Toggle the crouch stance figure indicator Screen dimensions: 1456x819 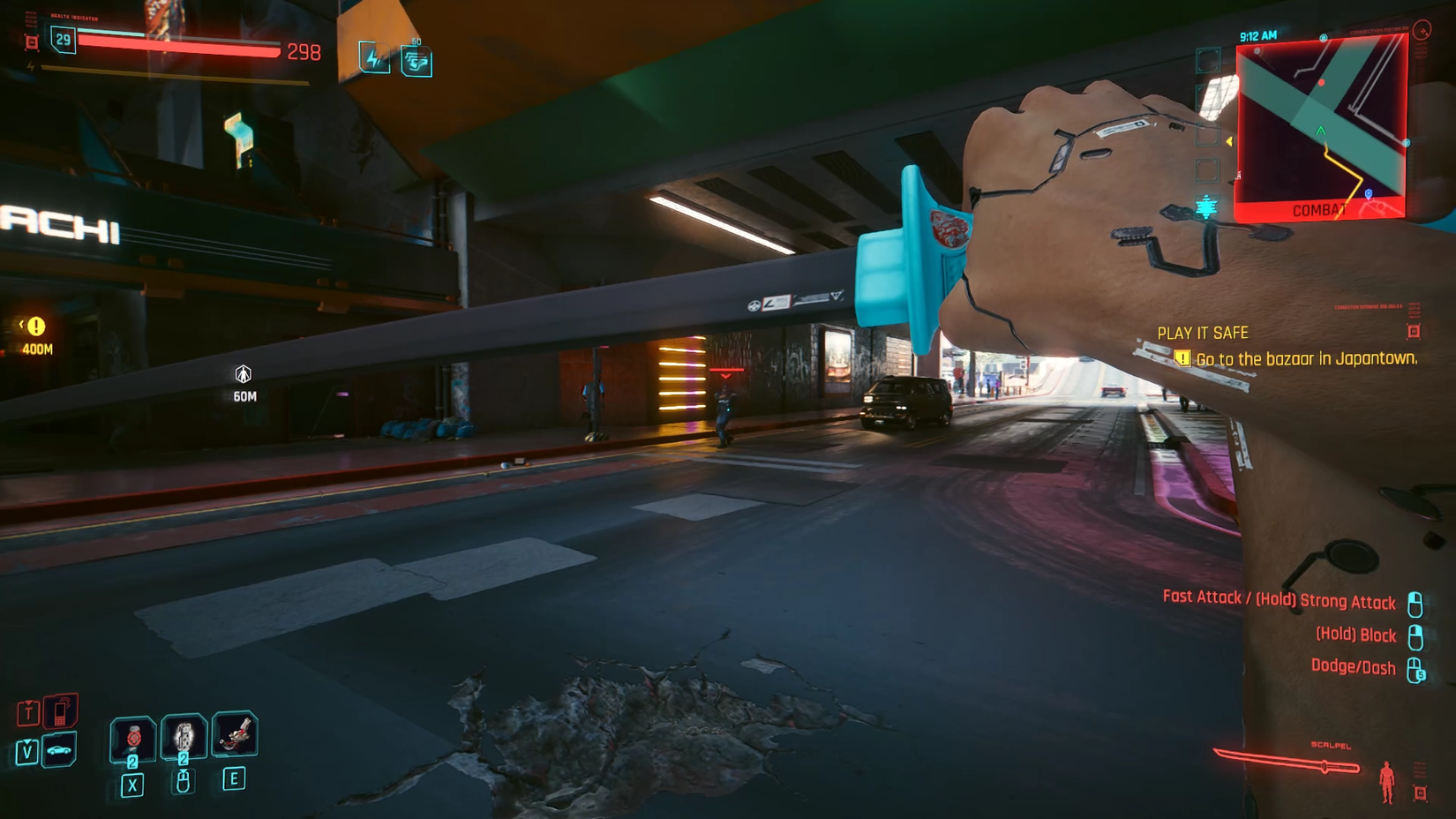point(1387,781)
